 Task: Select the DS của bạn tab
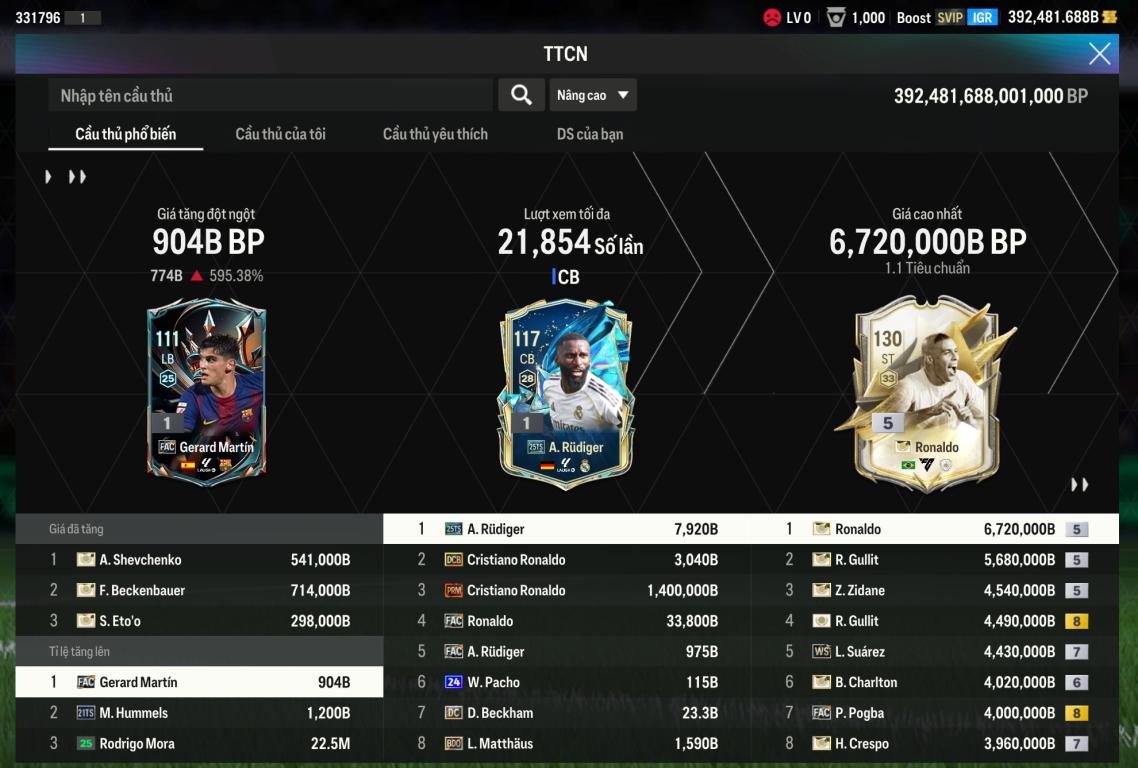tap(590, 134)
